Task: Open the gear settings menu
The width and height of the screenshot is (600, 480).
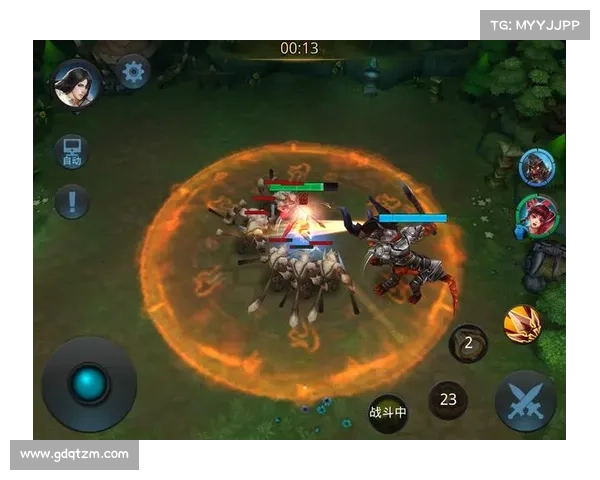Action: [x=133, y=71]
